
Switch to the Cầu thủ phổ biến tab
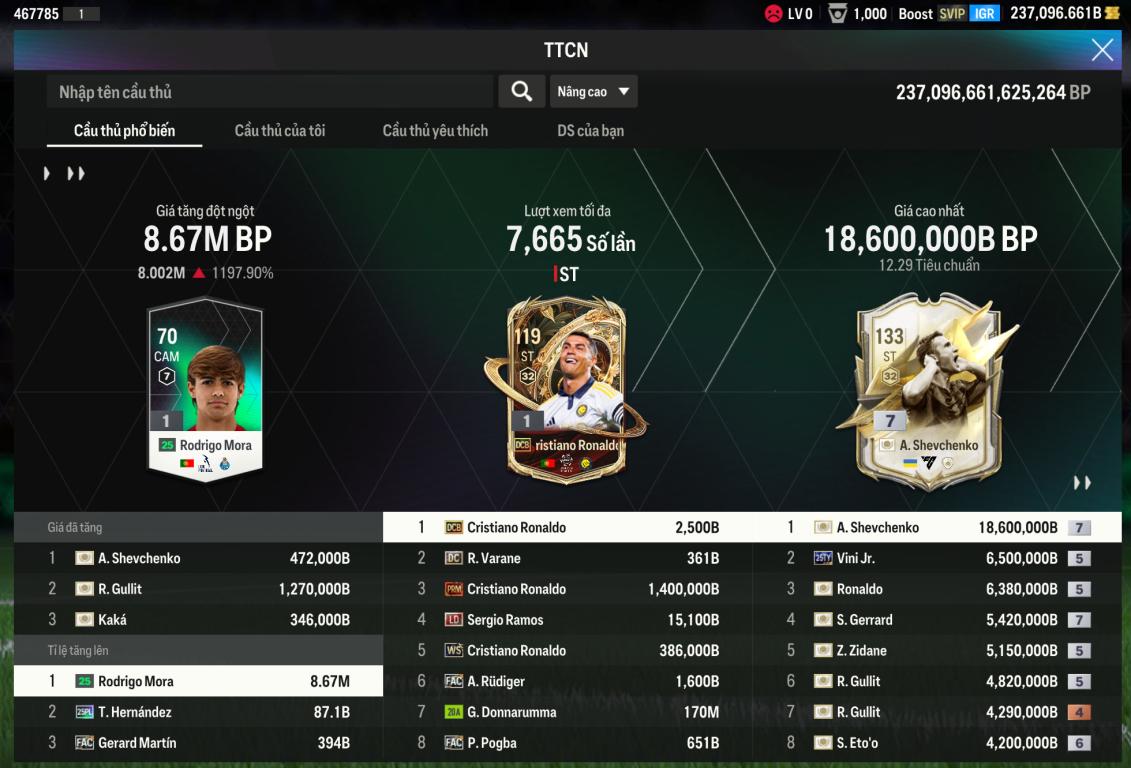coord(124,131)
